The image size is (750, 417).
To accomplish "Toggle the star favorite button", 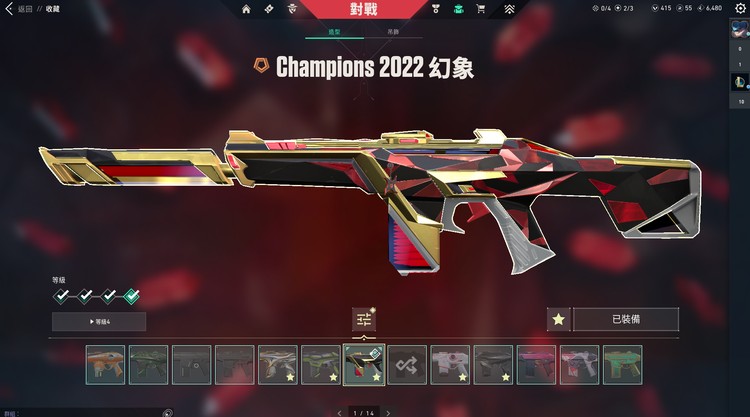I will click(x=559, y=320).
